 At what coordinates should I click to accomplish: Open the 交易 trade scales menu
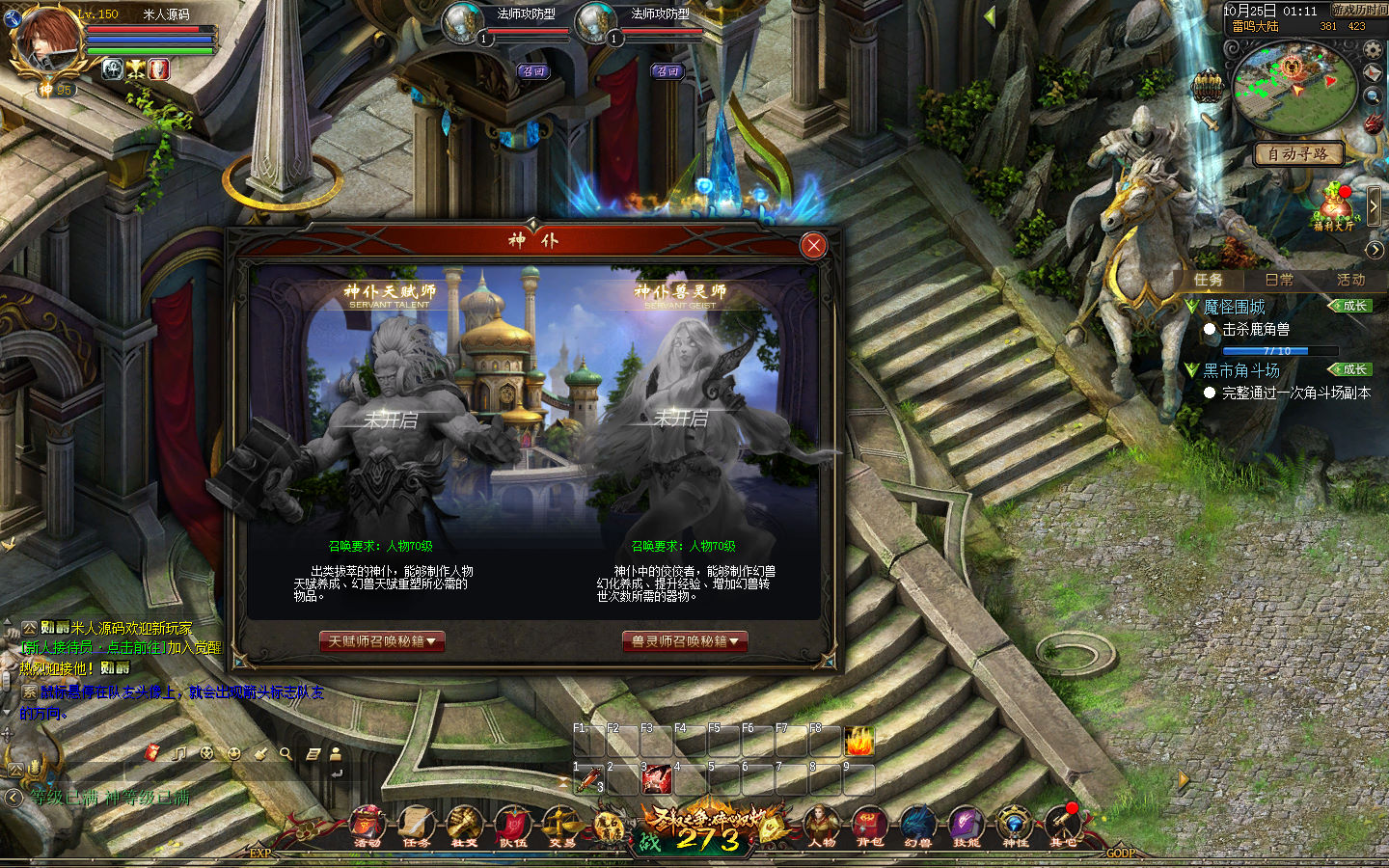coord(561,826)
